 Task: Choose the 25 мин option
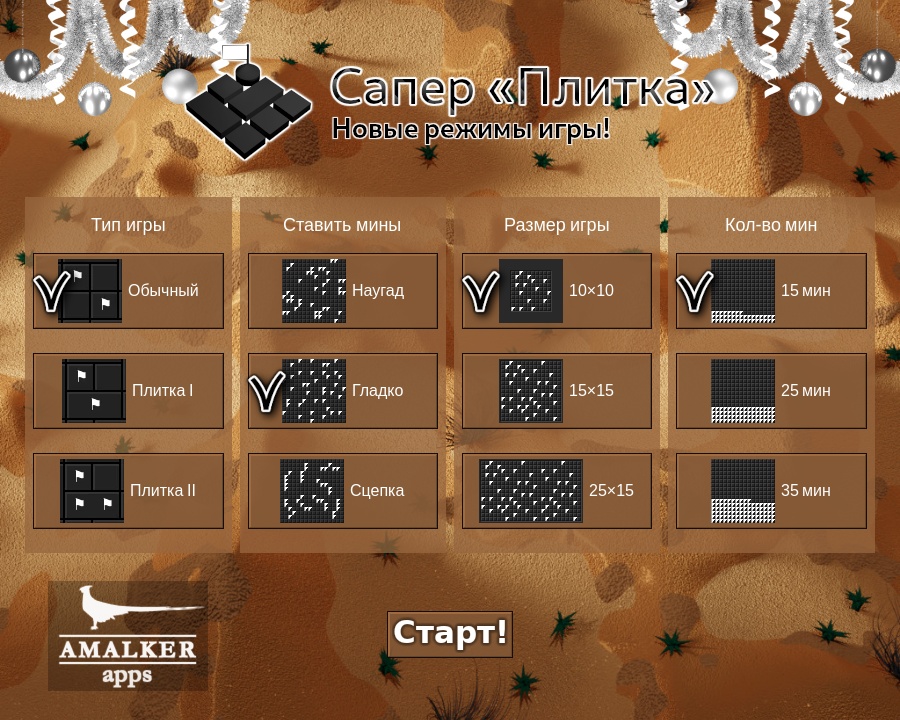(771, 391)
